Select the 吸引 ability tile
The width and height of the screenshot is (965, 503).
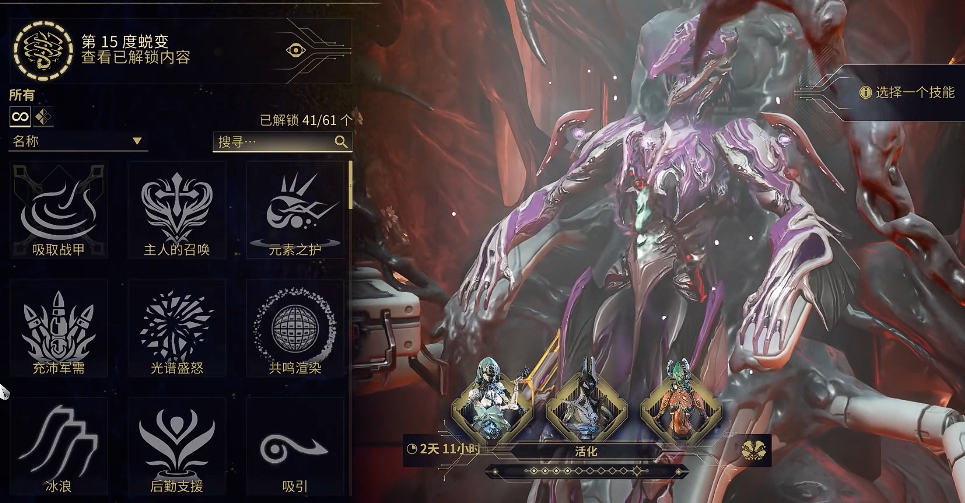pos(295,446)
